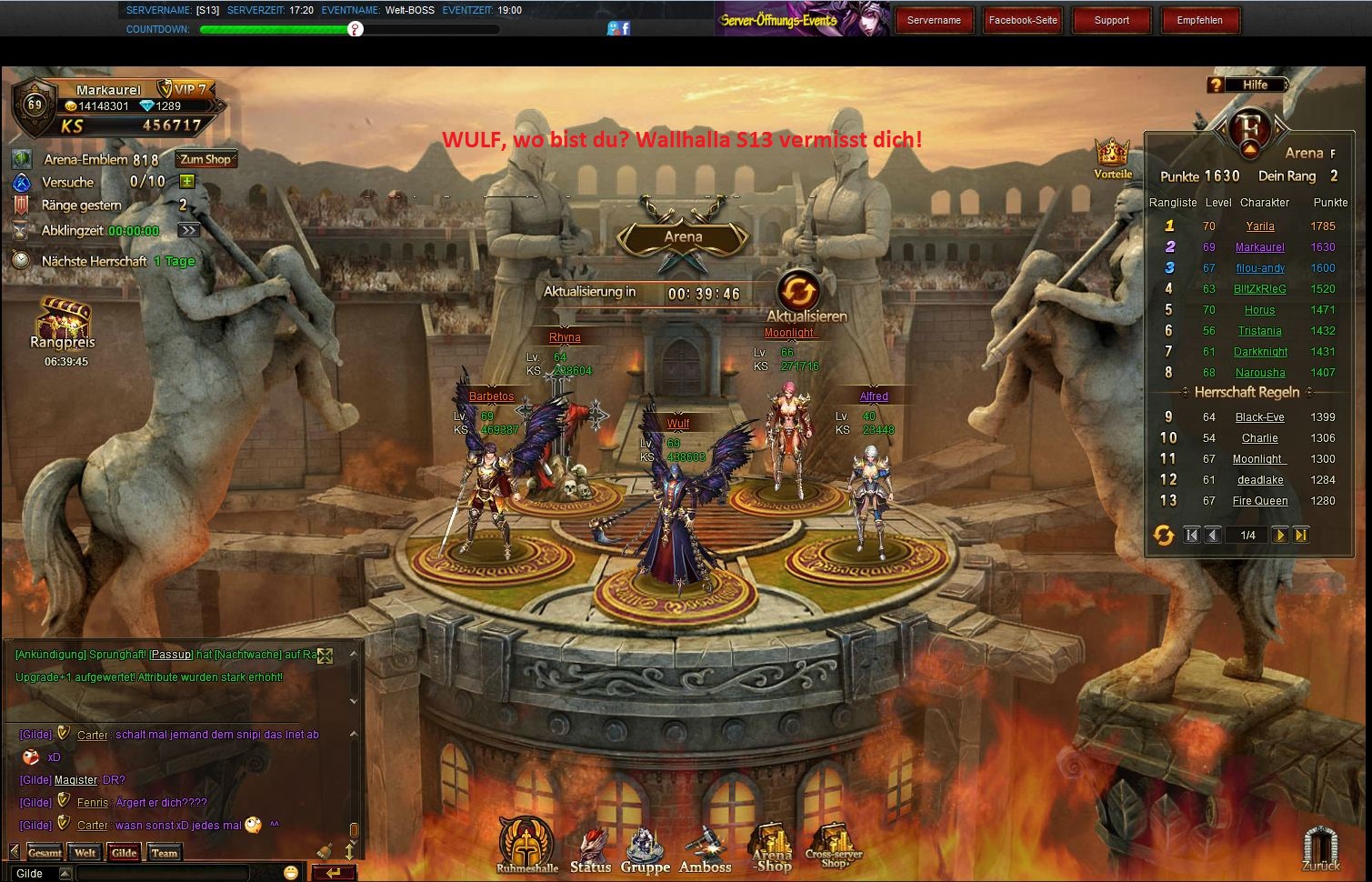The height and width of the screenshot is (882, 1372).
Task: Open the Arena-Shop
Action: 772,848
